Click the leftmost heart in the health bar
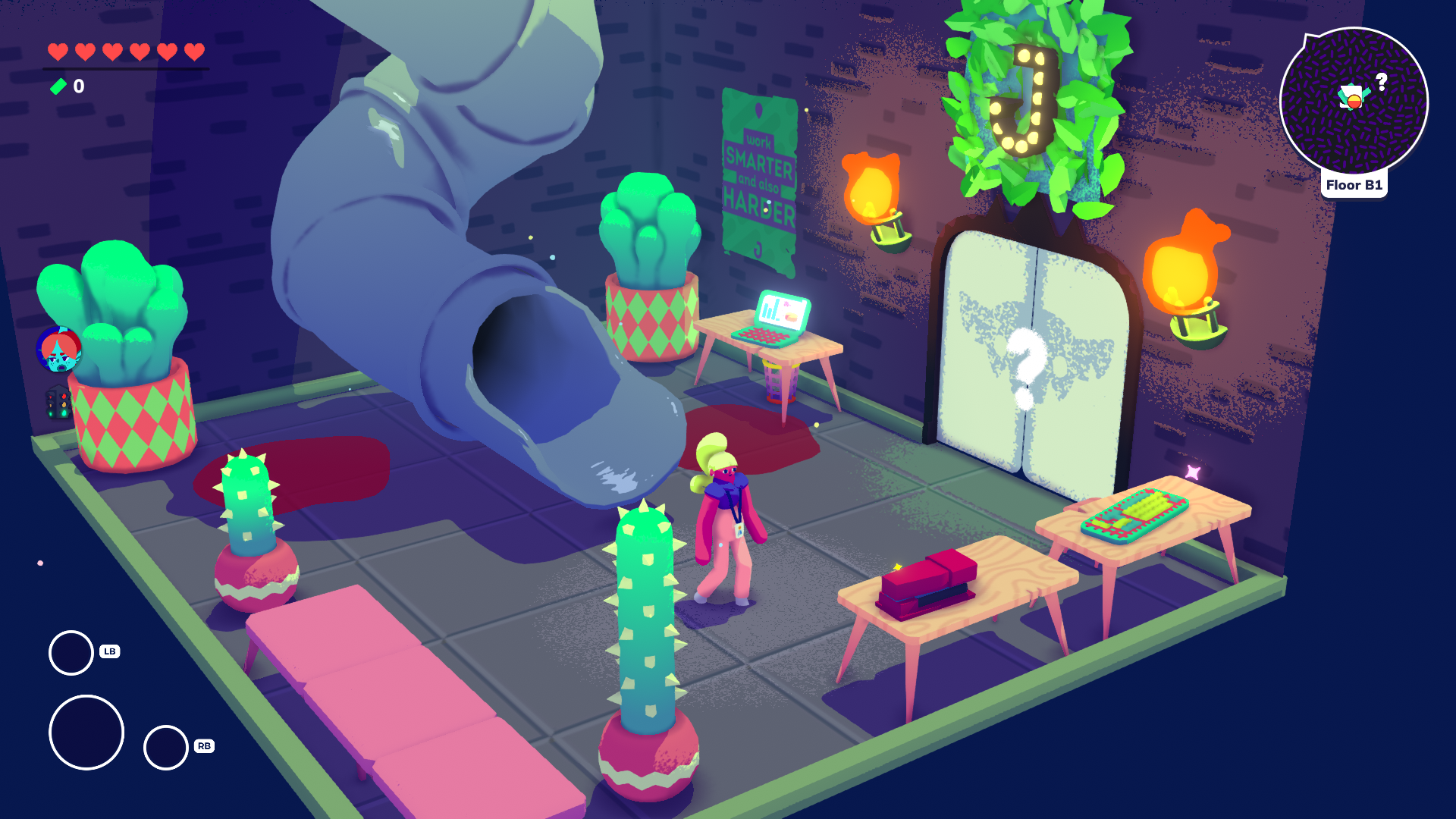Viewport: 1456px width, 819px height. (57, 52)
